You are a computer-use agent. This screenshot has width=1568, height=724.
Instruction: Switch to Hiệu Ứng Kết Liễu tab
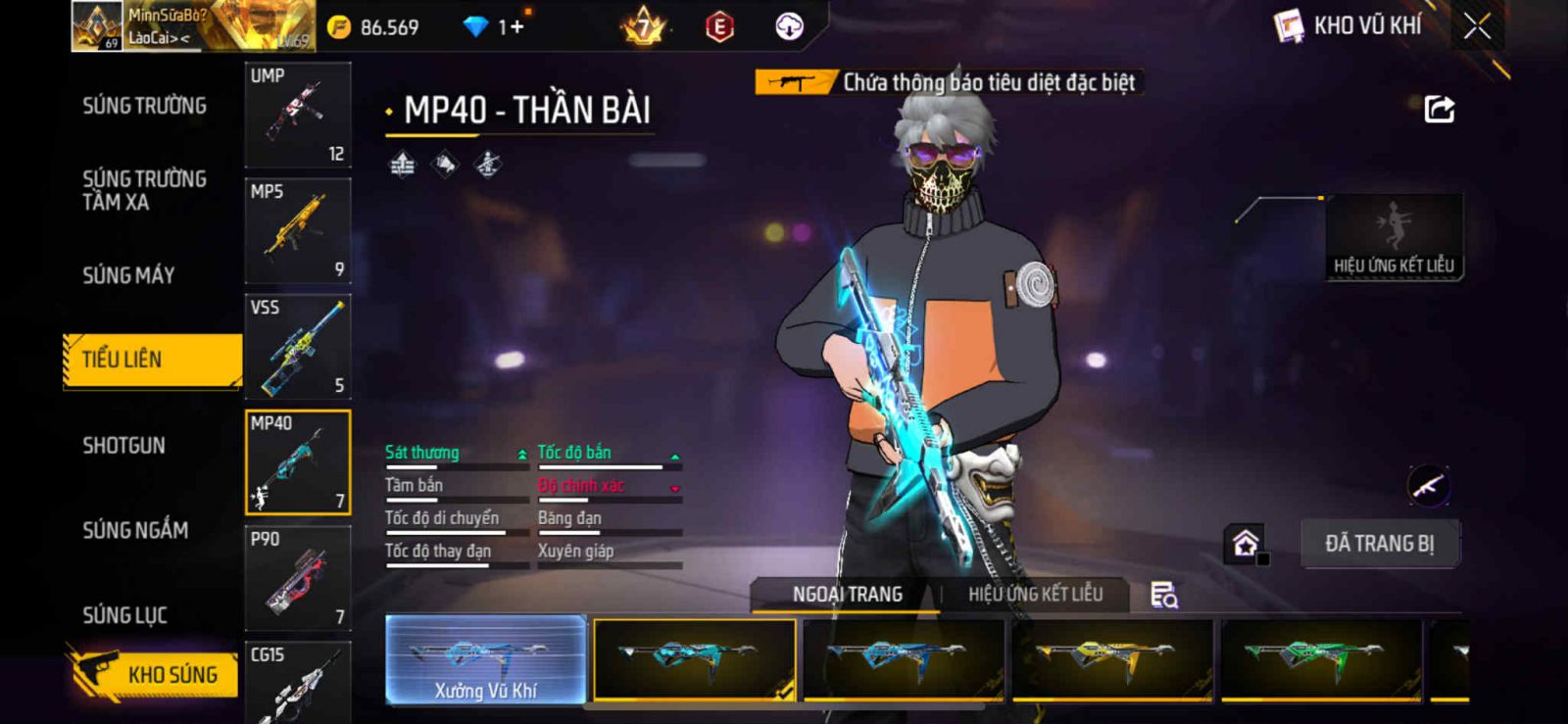[1035, 594]
